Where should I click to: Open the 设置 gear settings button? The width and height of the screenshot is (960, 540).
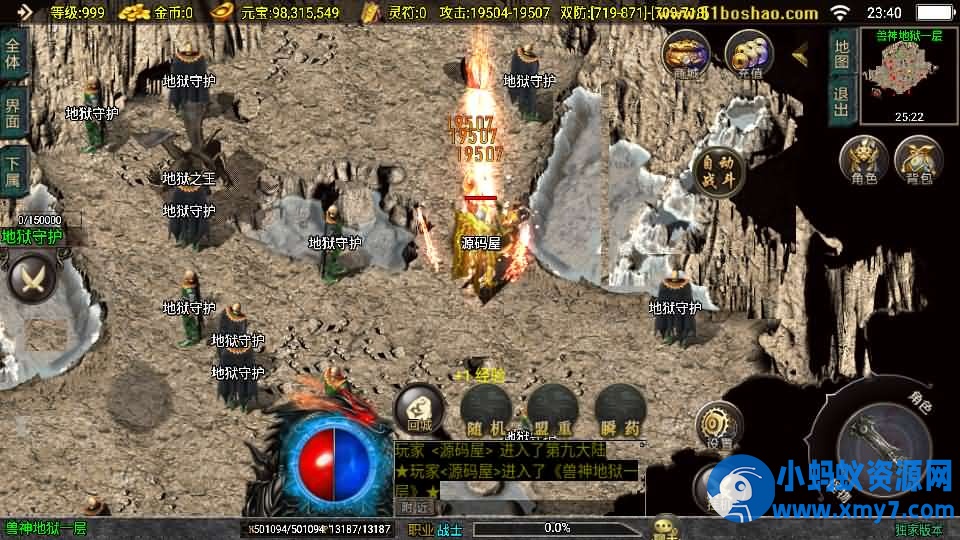[718, 426]
